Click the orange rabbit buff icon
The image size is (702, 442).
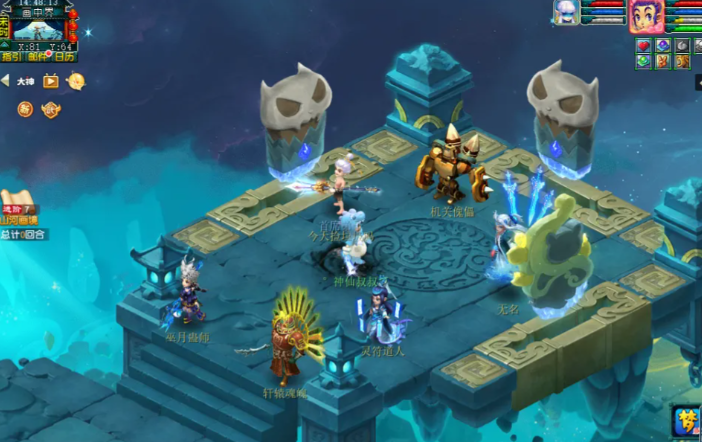pyautogui.click(x=661, y=62)
